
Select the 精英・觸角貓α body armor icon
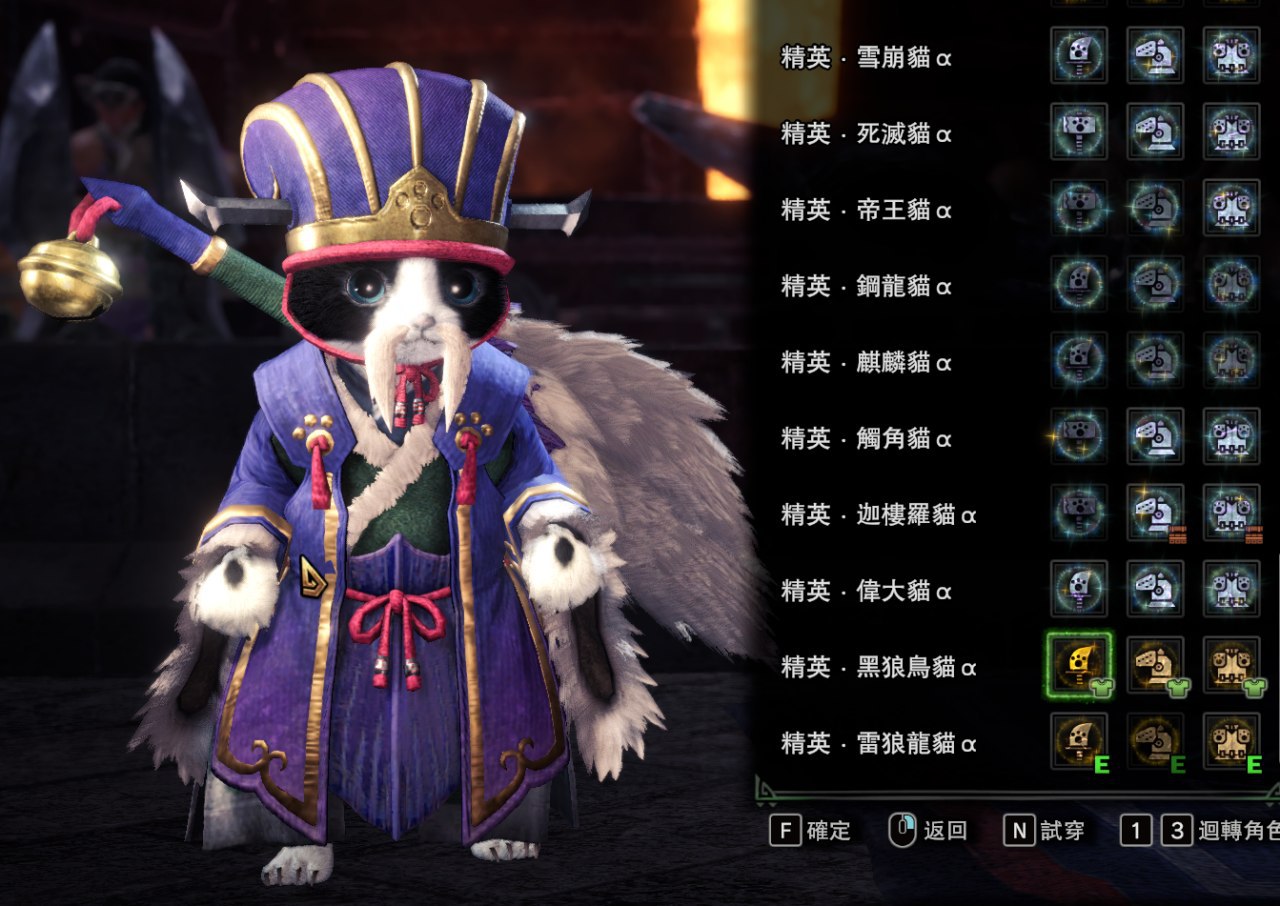1231,436
